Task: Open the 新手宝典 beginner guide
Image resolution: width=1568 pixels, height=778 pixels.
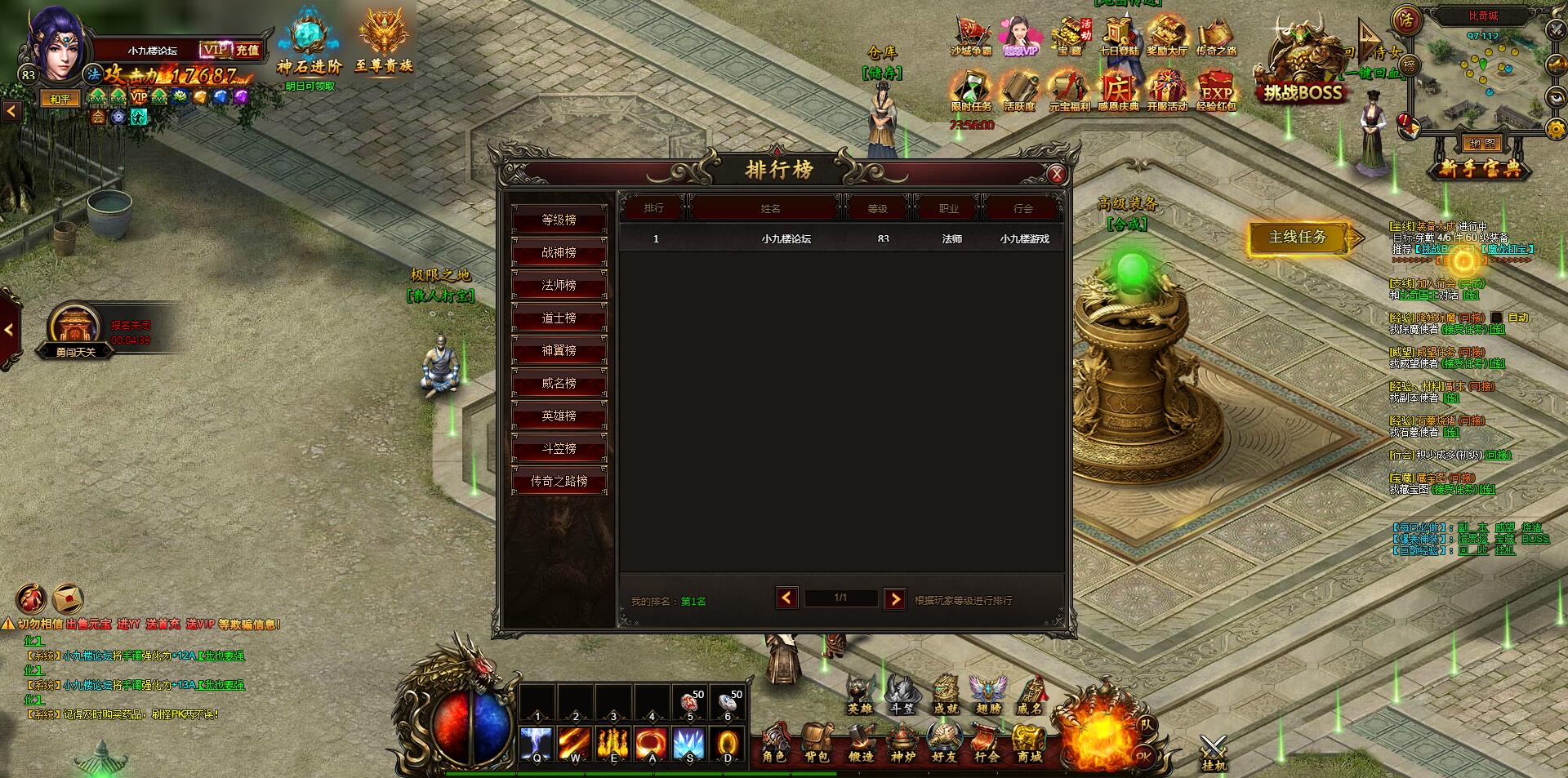Action: point(1480,169)
